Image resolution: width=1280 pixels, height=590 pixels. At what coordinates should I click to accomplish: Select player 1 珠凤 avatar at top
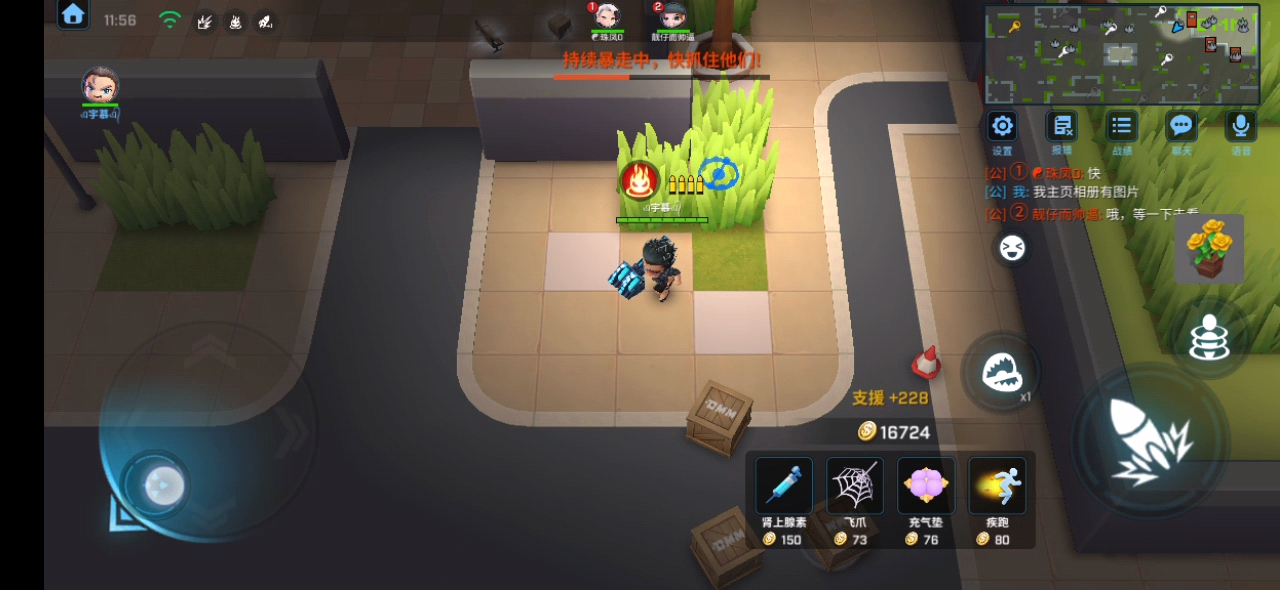pos(607,17)
